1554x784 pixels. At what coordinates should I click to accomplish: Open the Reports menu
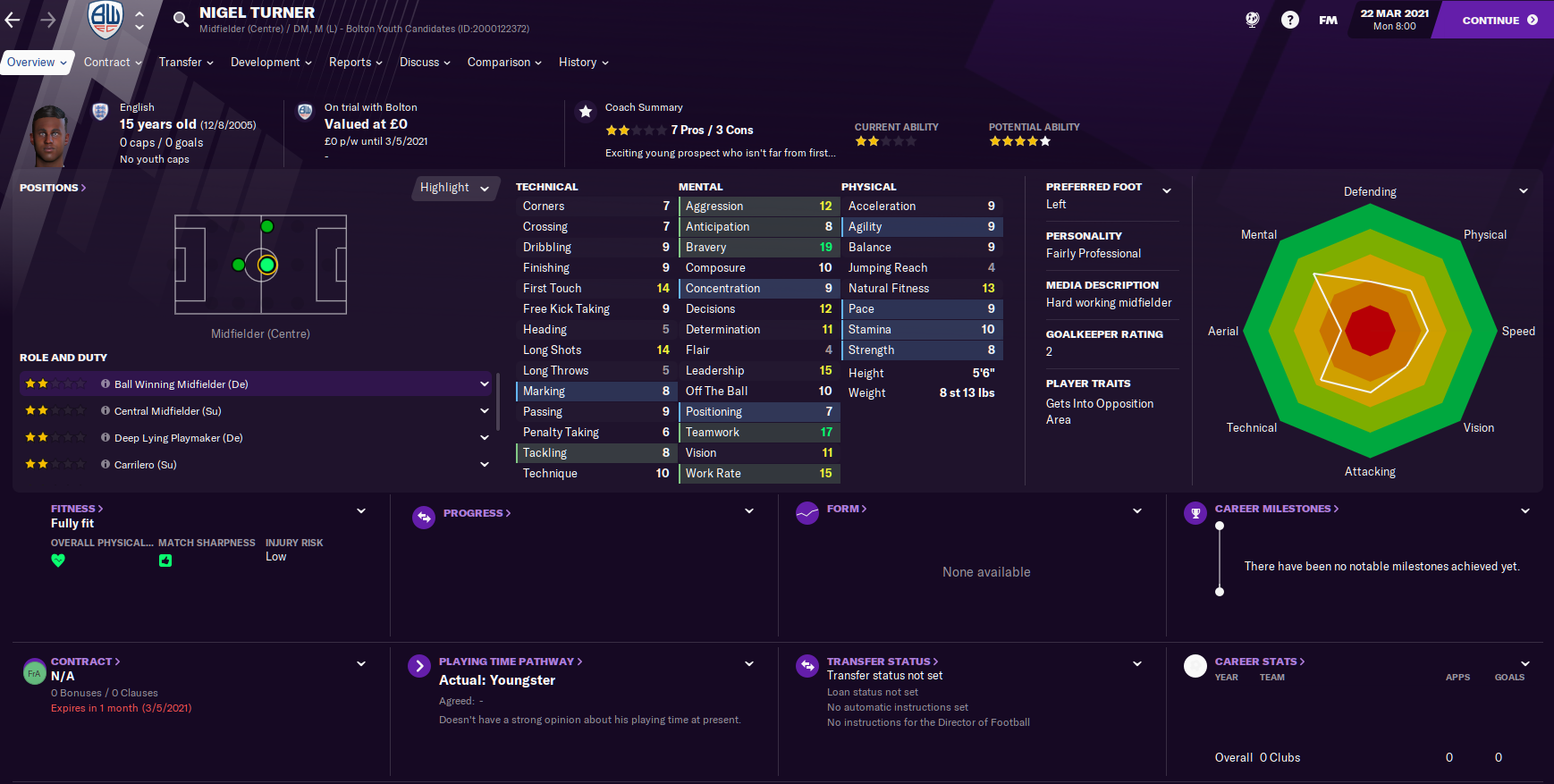355,63
